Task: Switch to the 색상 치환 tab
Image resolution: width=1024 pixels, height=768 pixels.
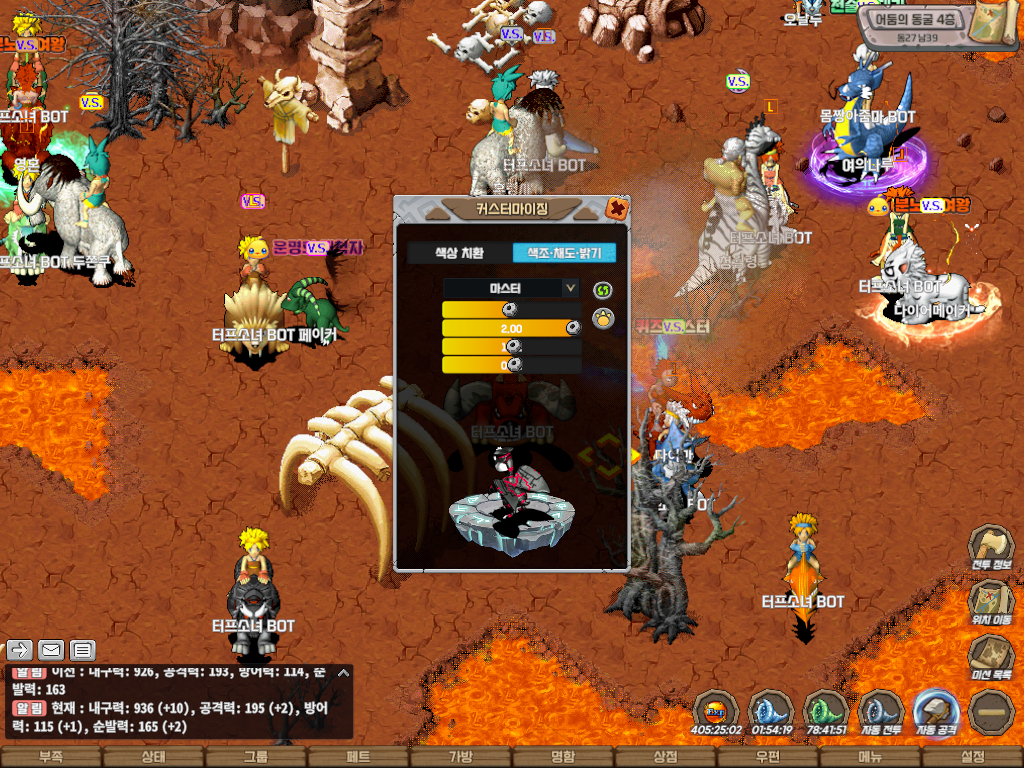Action: [x=459, y=253]
